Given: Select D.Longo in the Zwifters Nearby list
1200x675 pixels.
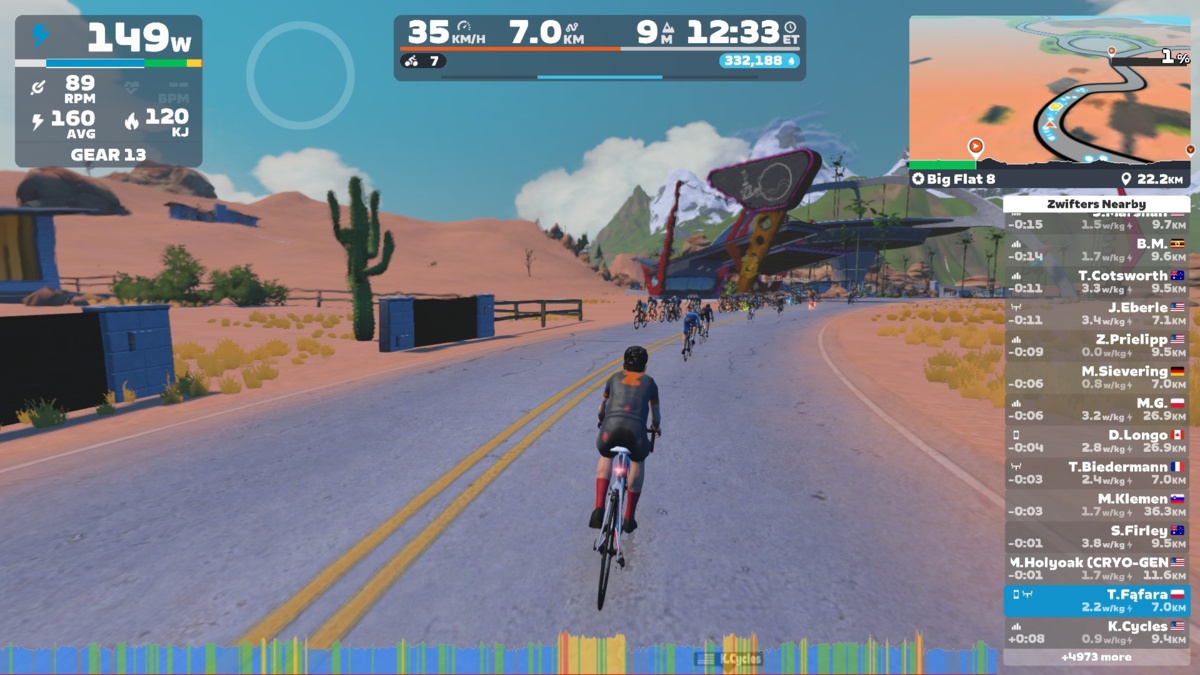Looking at the screenshot, I should click(1097, 442).
